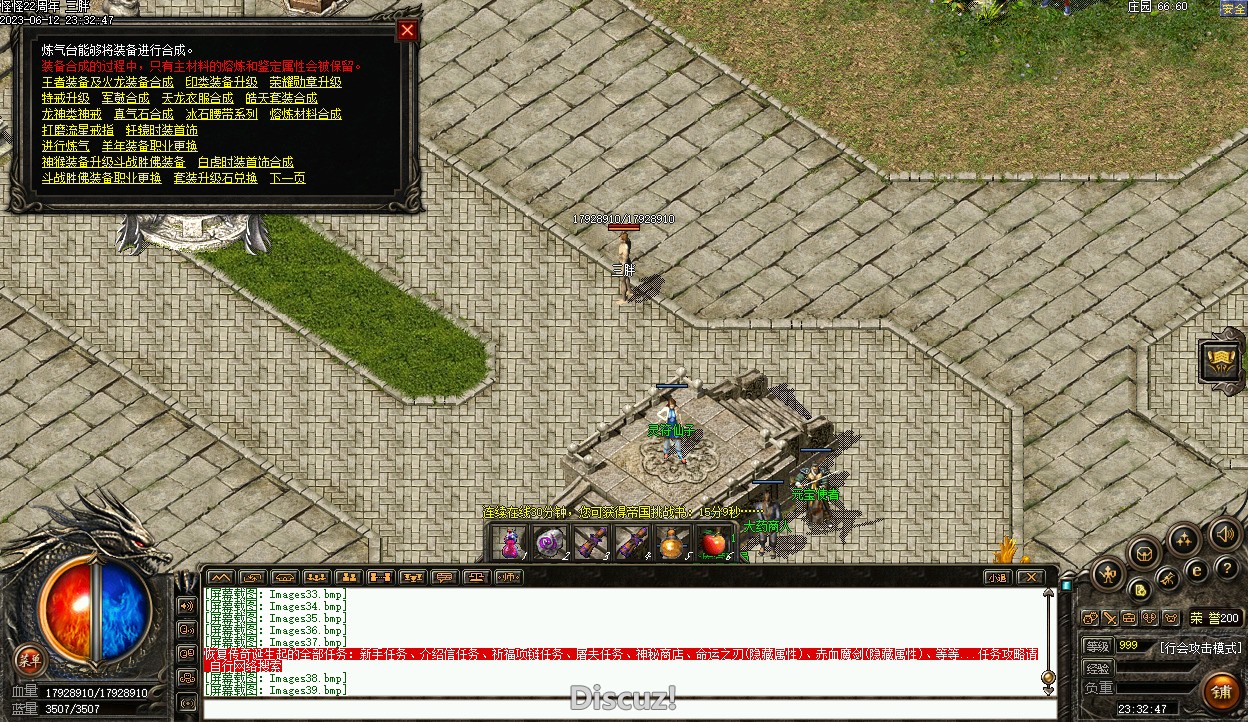
Task: Toggle the speaker sound button
Action: (1224, 533)
